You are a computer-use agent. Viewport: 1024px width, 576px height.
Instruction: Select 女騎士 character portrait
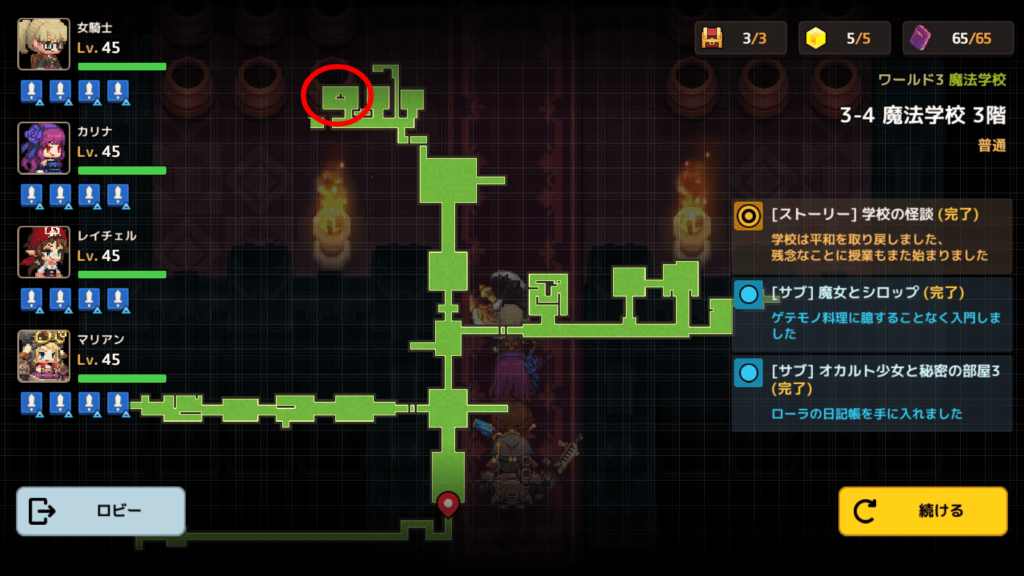click(x=44, y=44)
